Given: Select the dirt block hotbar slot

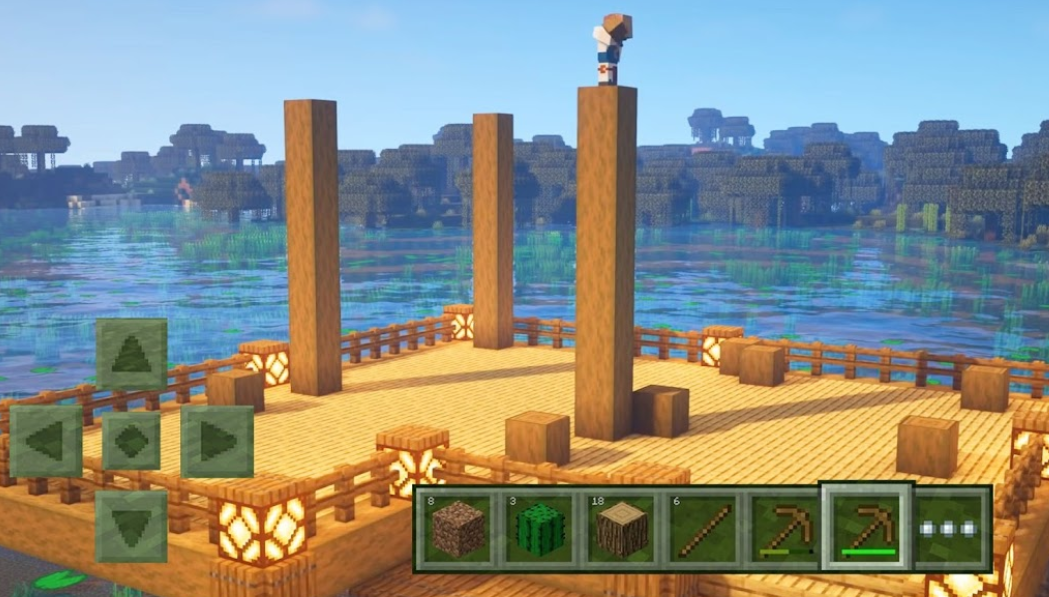Looking at the screenshot, I should (x=458, y=528).
